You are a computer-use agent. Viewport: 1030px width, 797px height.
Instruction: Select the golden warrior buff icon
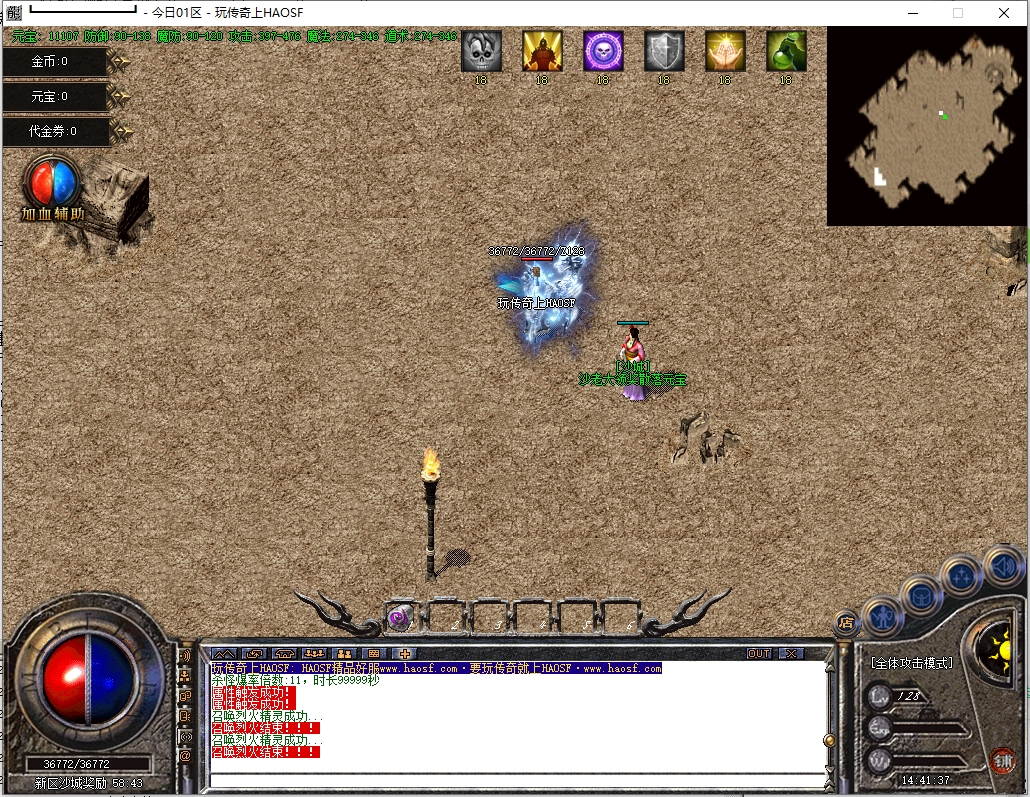point(542,51)
